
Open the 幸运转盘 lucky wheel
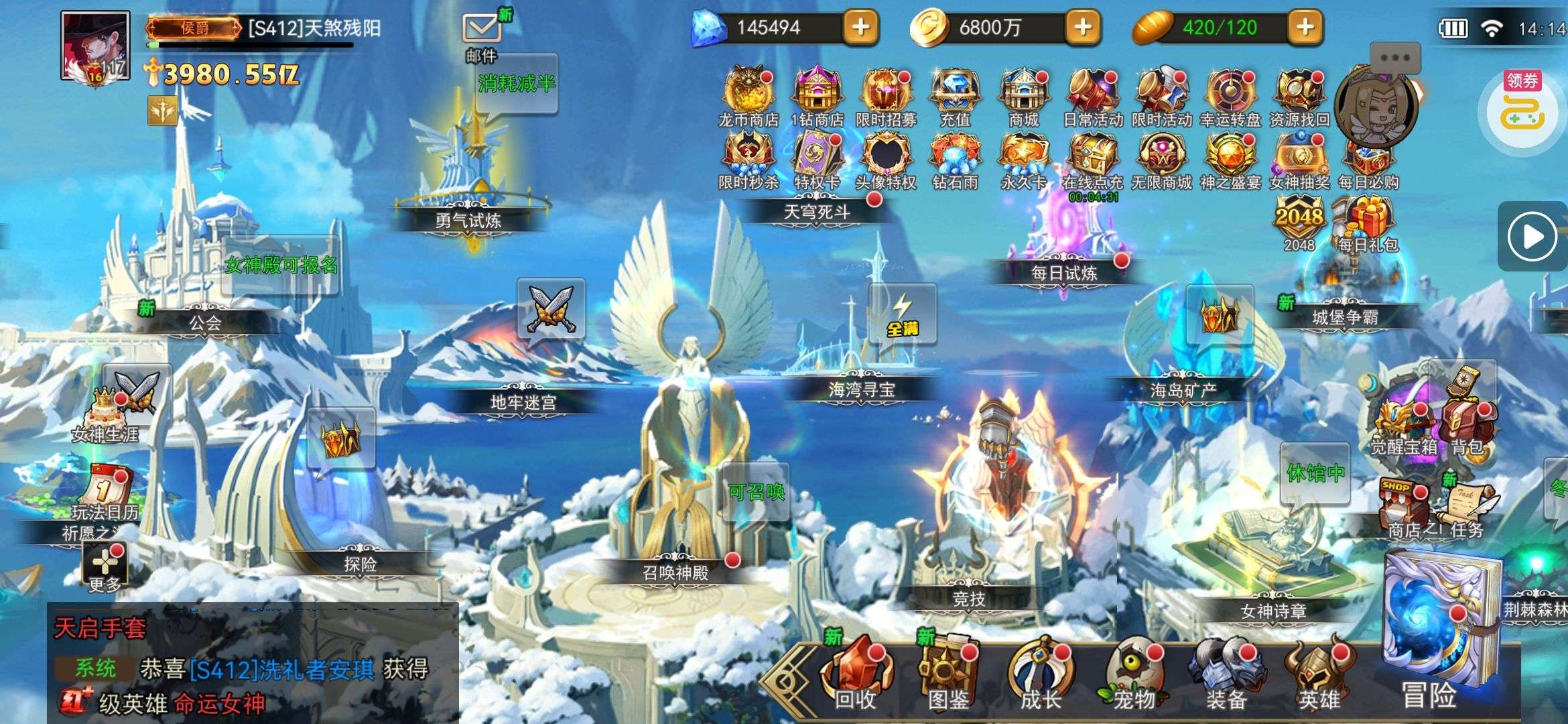point(1230,91)
